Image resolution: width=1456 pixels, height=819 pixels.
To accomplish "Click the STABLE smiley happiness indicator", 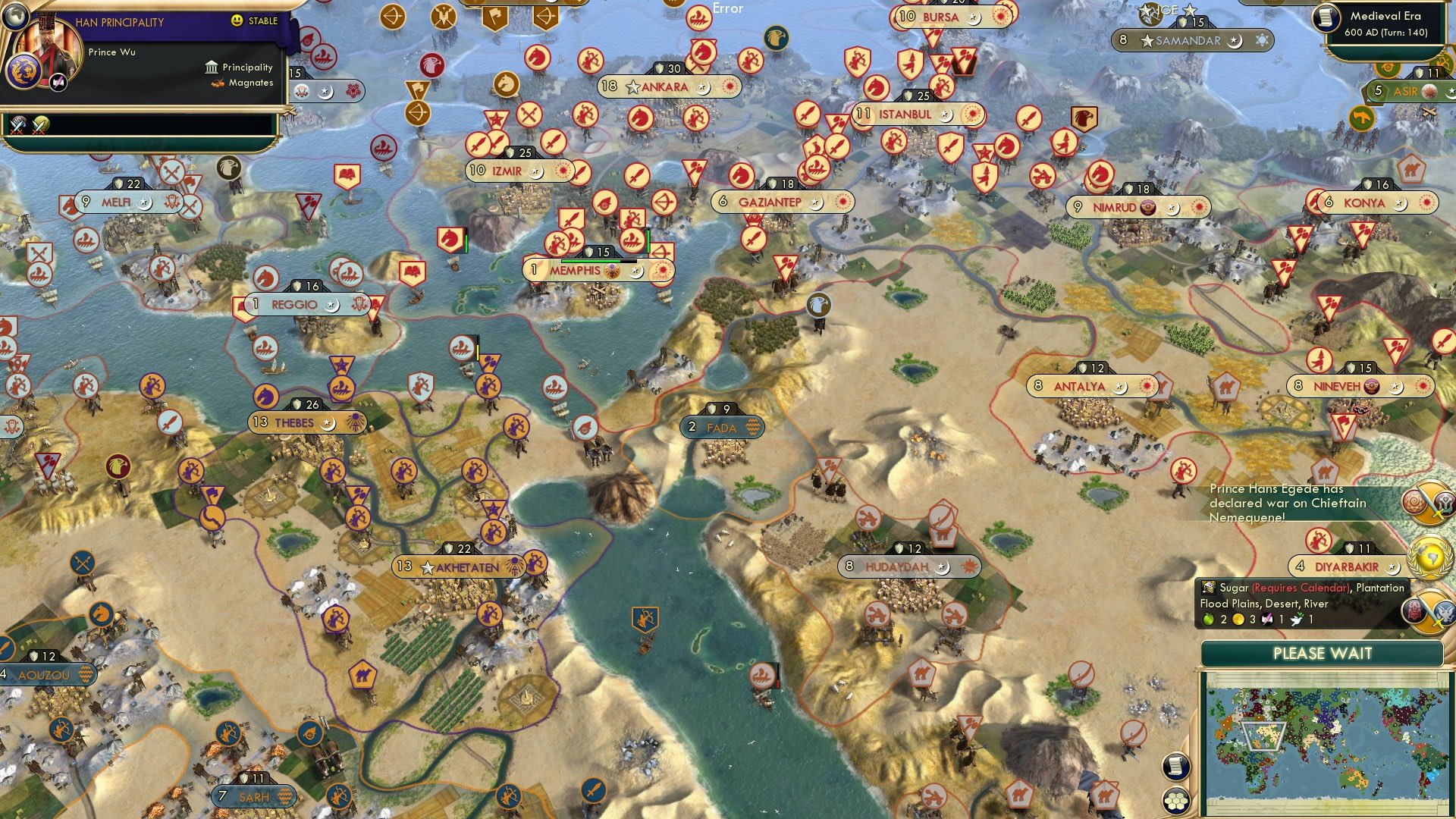I will pos(237,20).
